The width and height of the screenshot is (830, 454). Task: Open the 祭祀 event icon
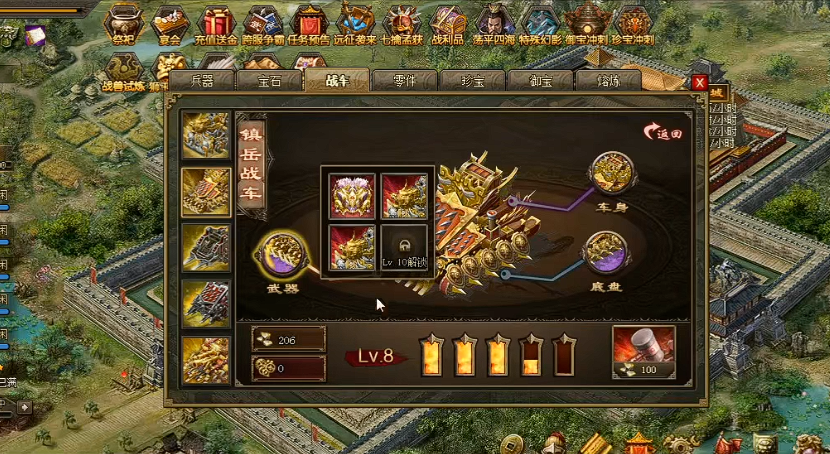(x=124, y=23)
